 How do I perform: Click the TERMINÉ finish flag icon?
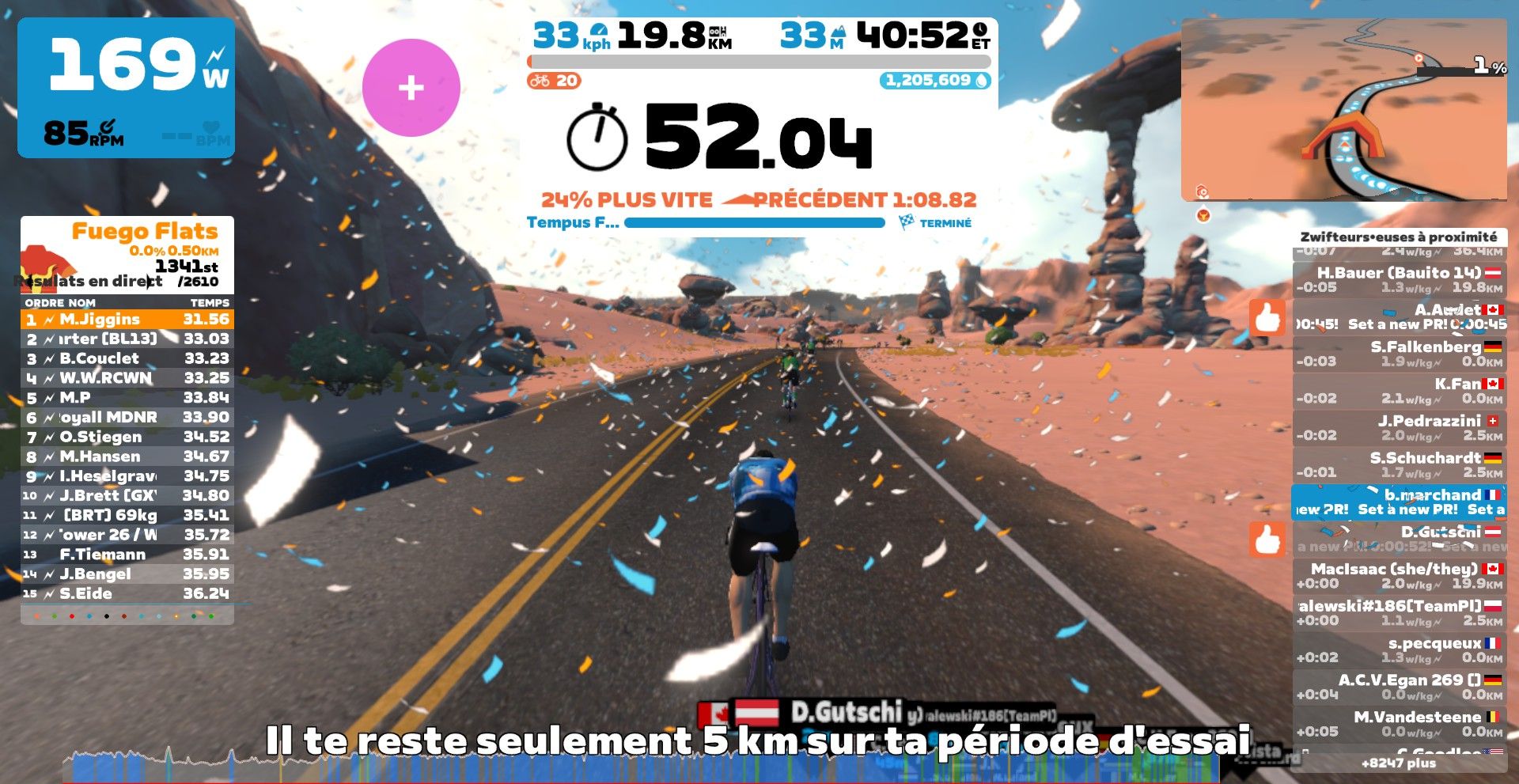907,223
